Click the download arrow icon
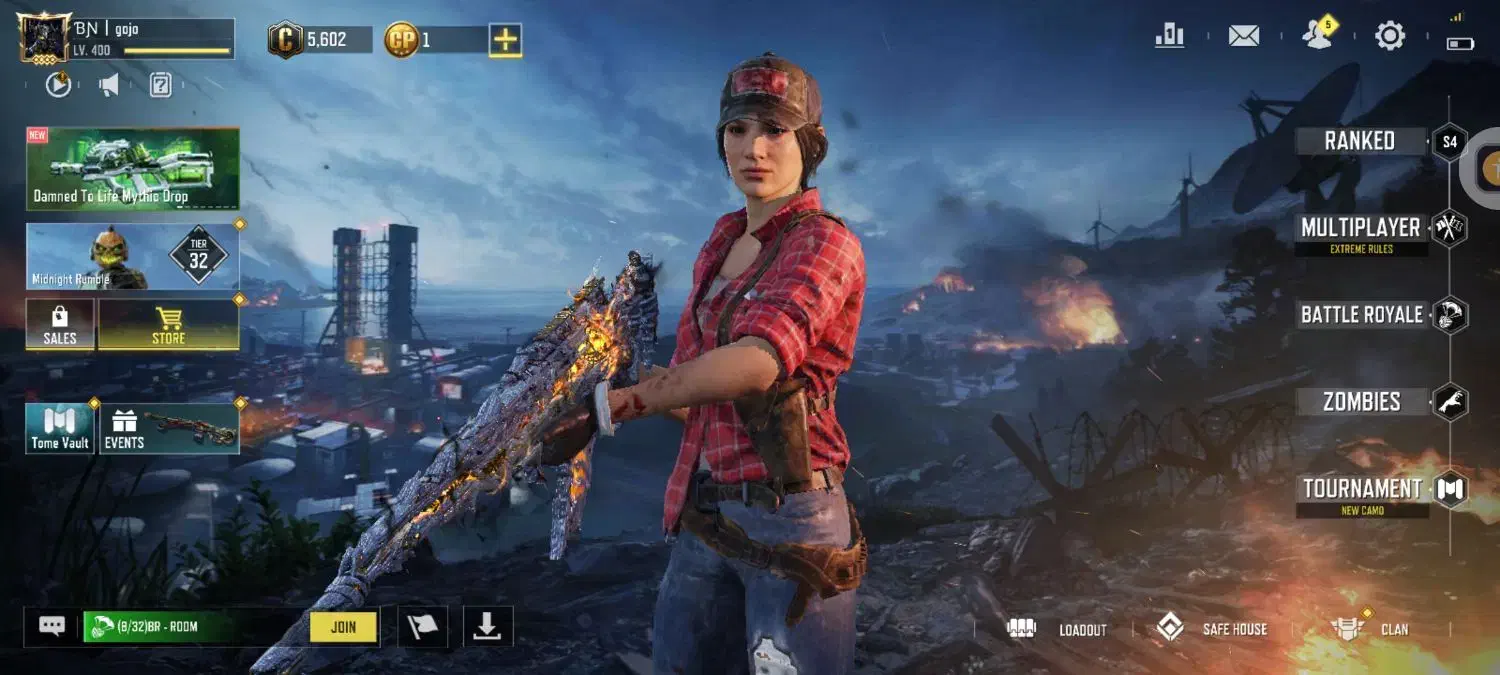 pyautogui.click(x=487, y=626)
